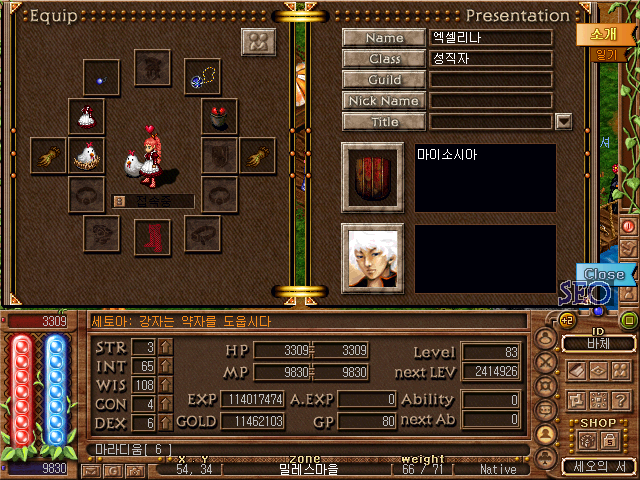Click the 세오의 서 button

click(597, 466)
